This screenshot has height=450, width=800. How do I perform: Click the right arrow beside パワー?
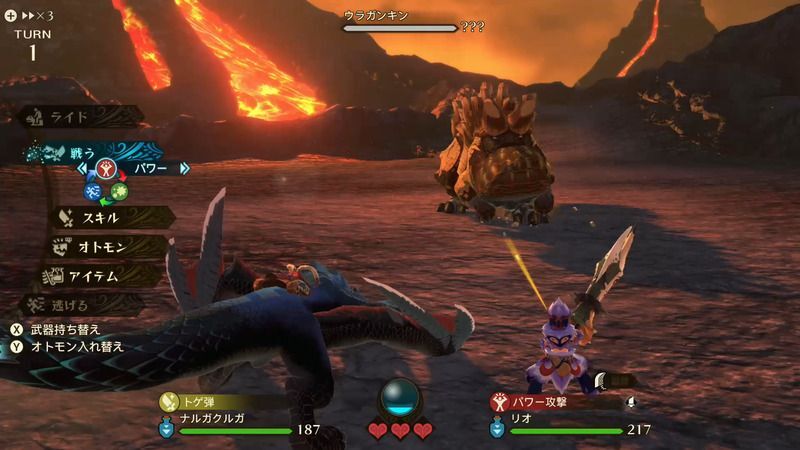(x=185, y=169)
